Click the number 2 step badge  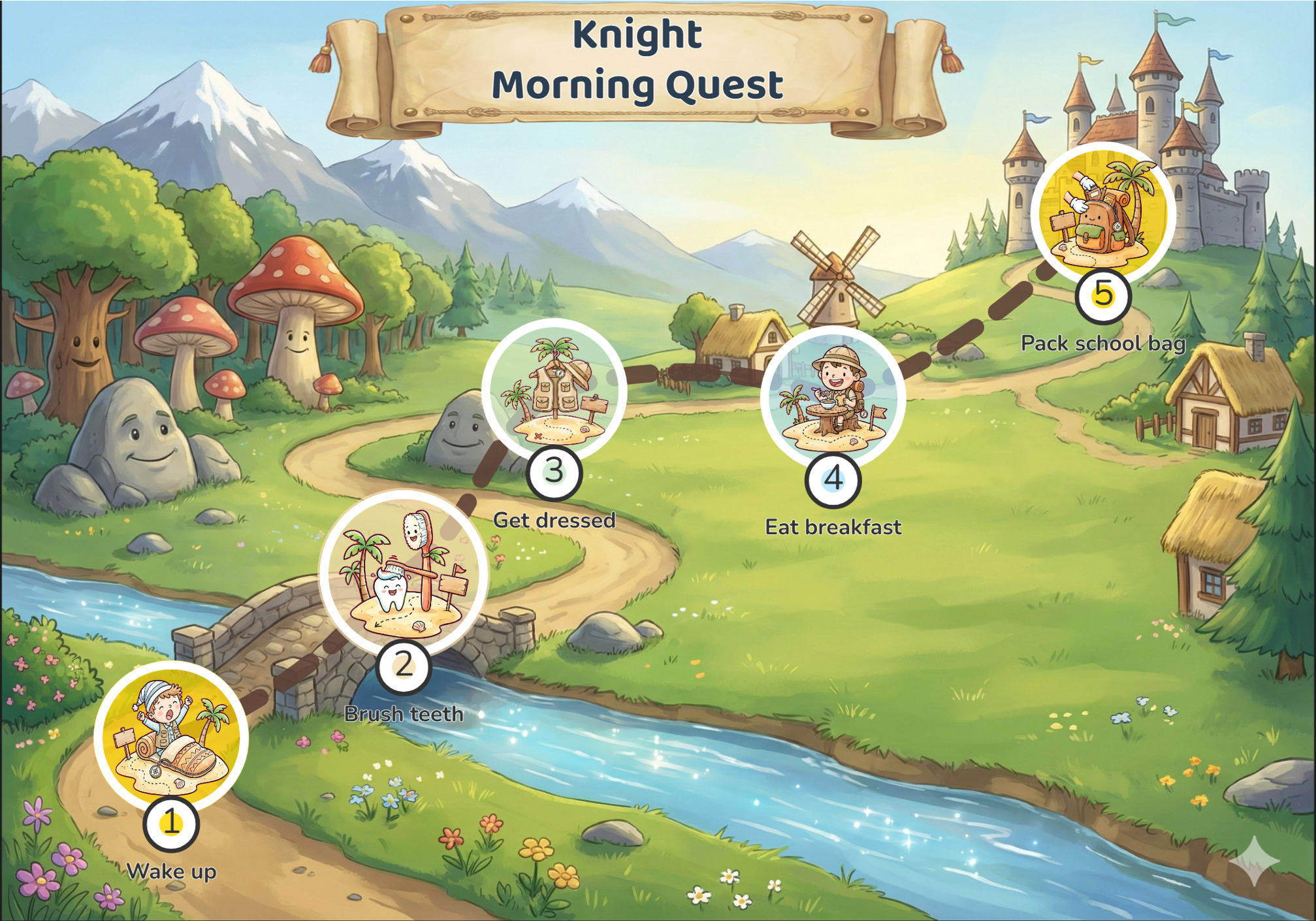pos(404,666)
